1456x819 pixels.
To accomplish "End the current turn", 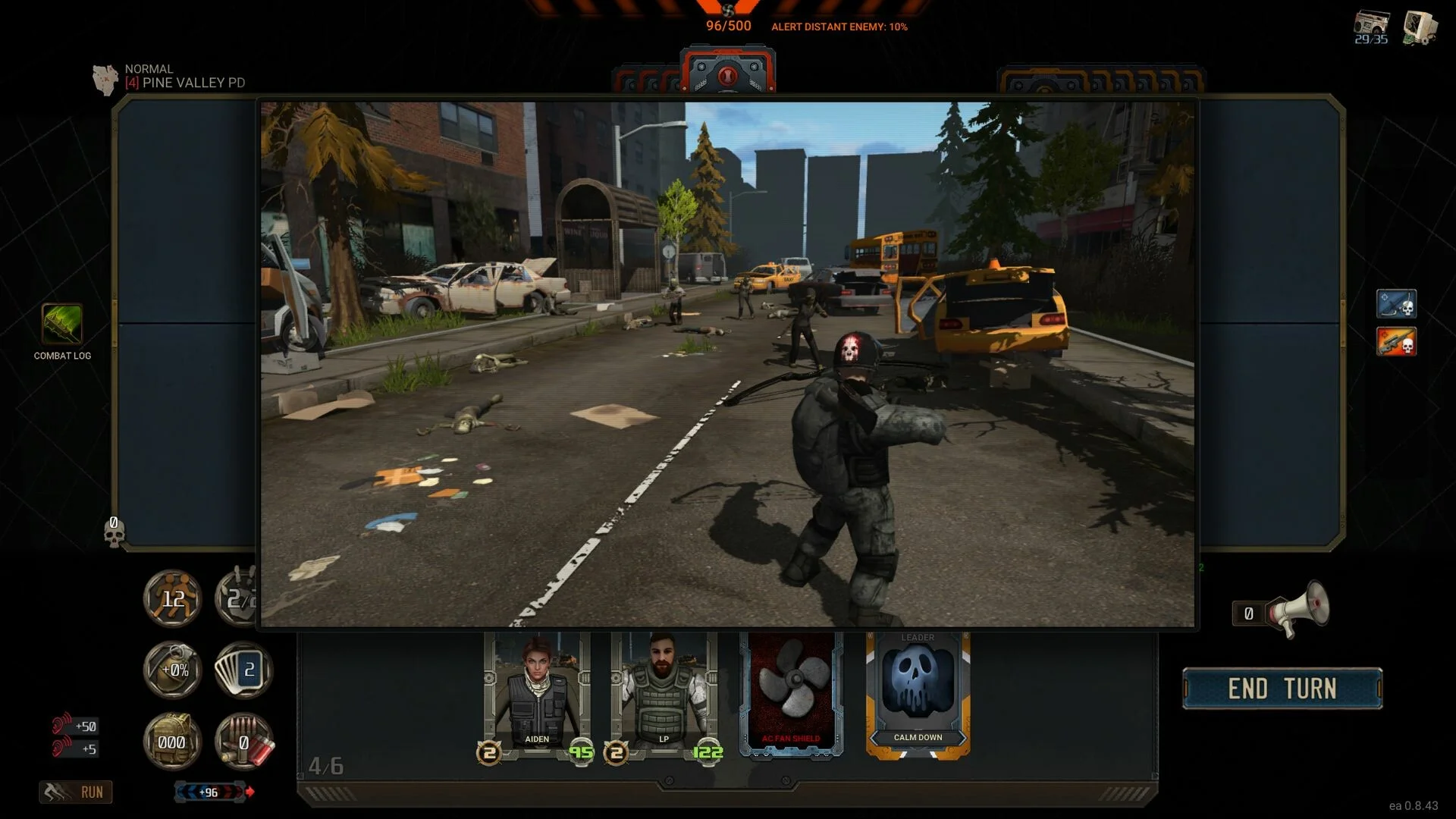I will click(1282, 689).
